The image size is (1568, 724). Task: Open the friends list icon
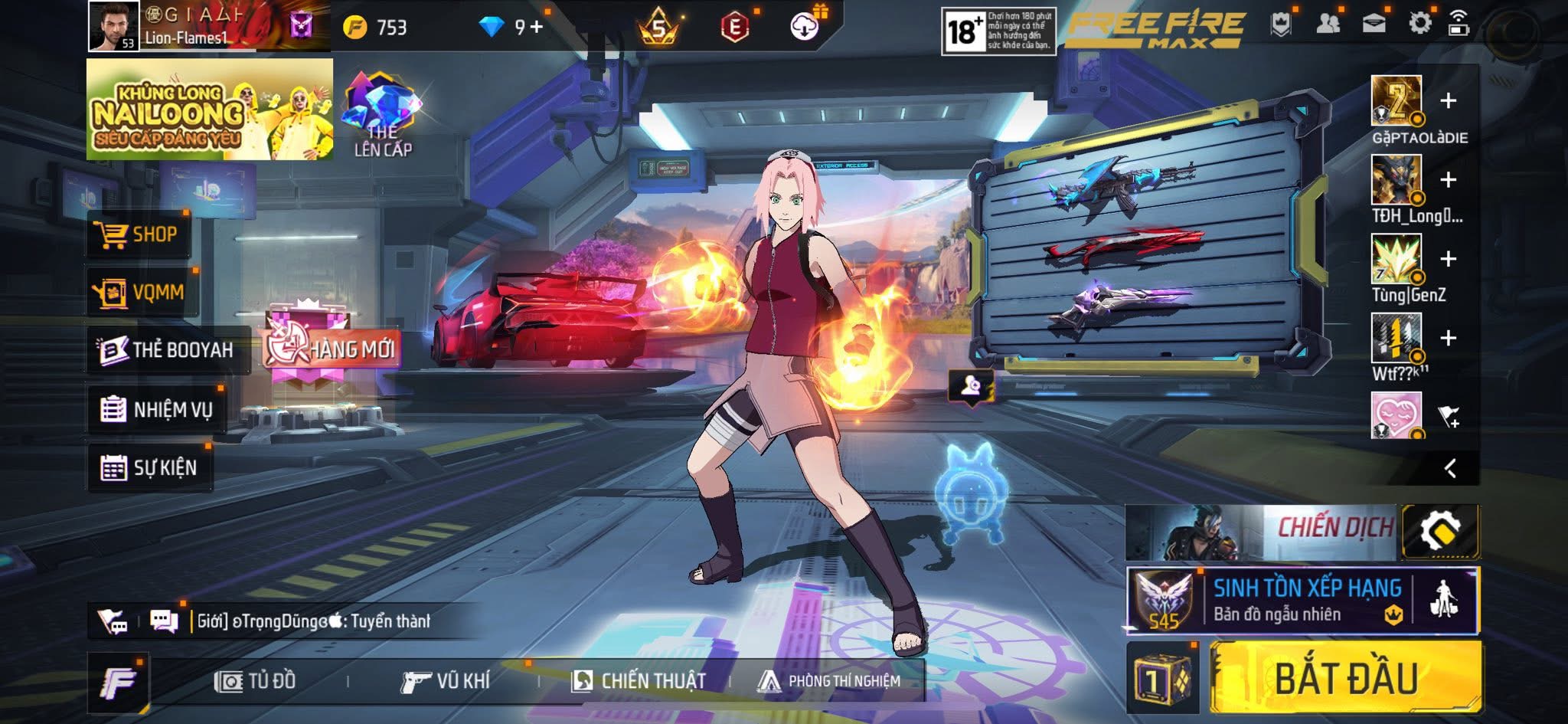click(1328, 24)
